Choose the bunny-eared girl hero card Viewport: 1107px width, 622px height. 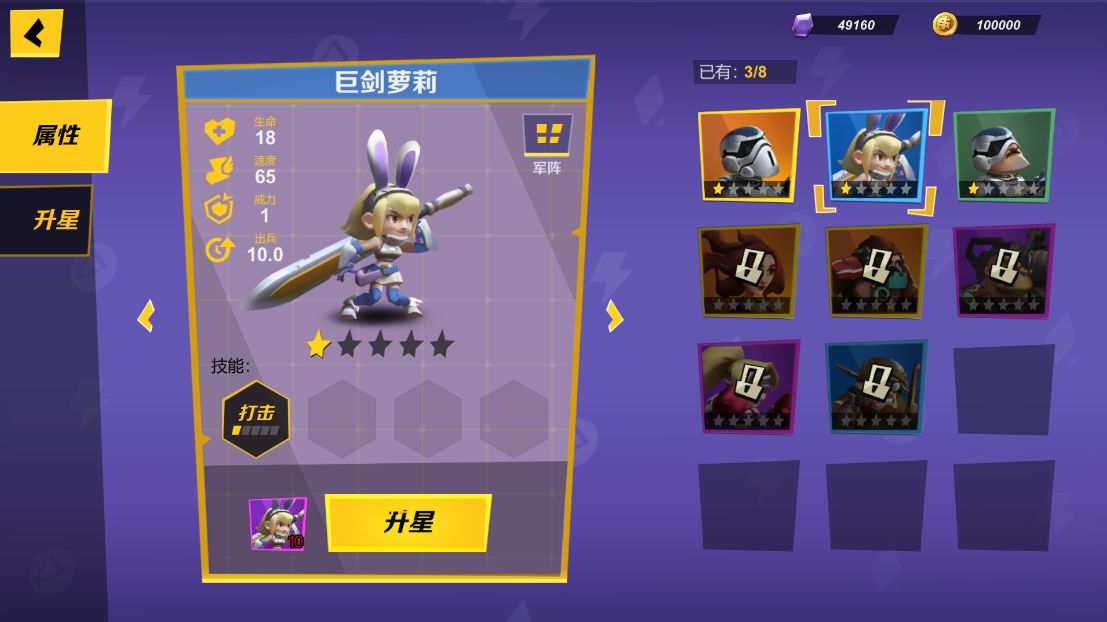click(876, 155)
